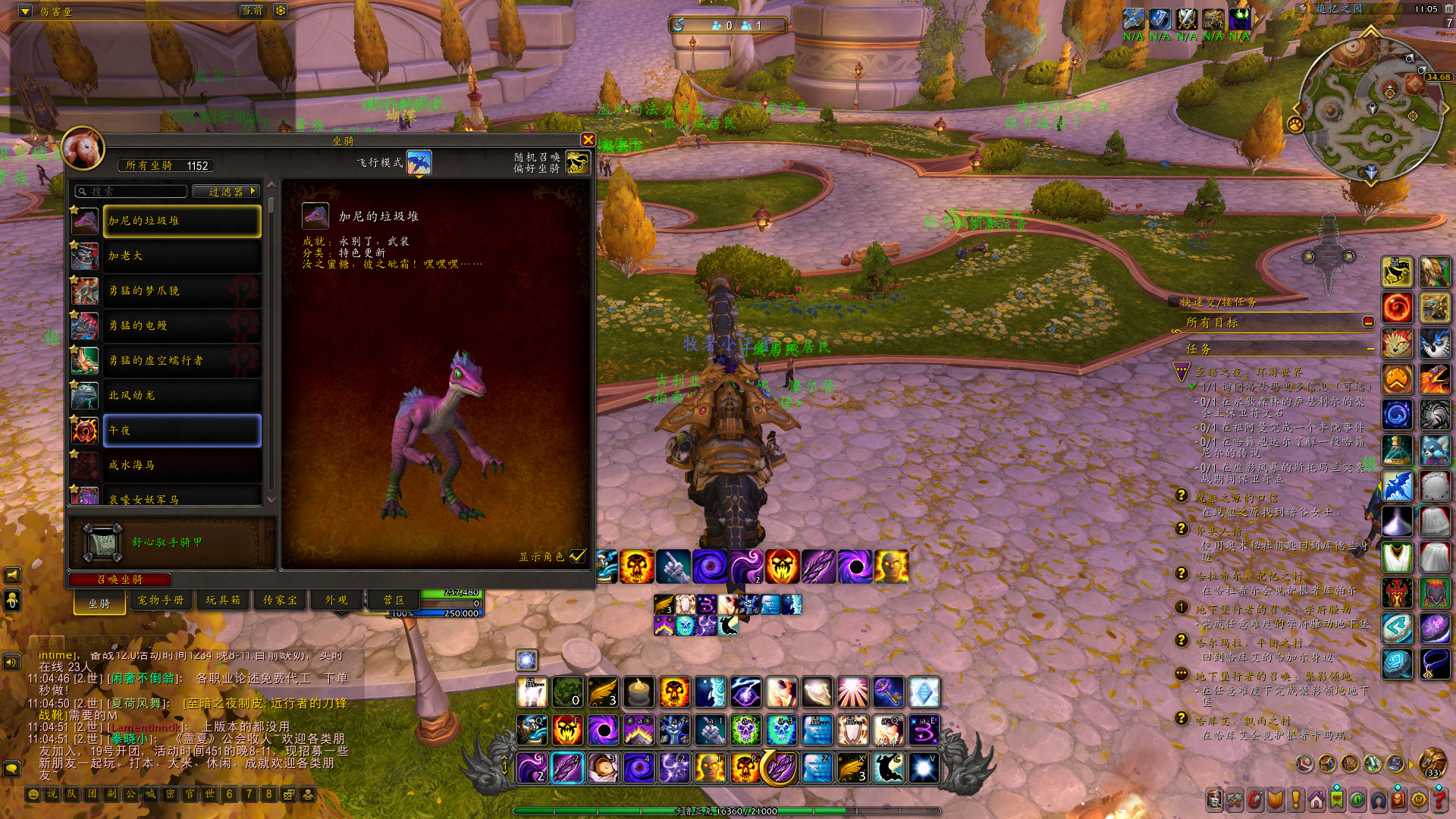Close the mount journal window

click(588, 140)
